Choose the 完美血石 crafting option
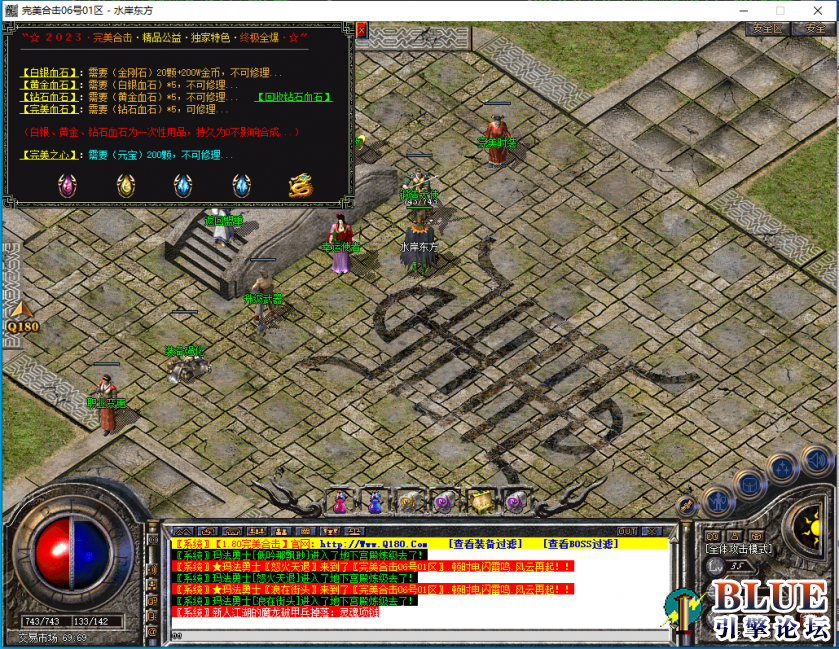Viewport: 839px width, 649px height. [50, 110]
